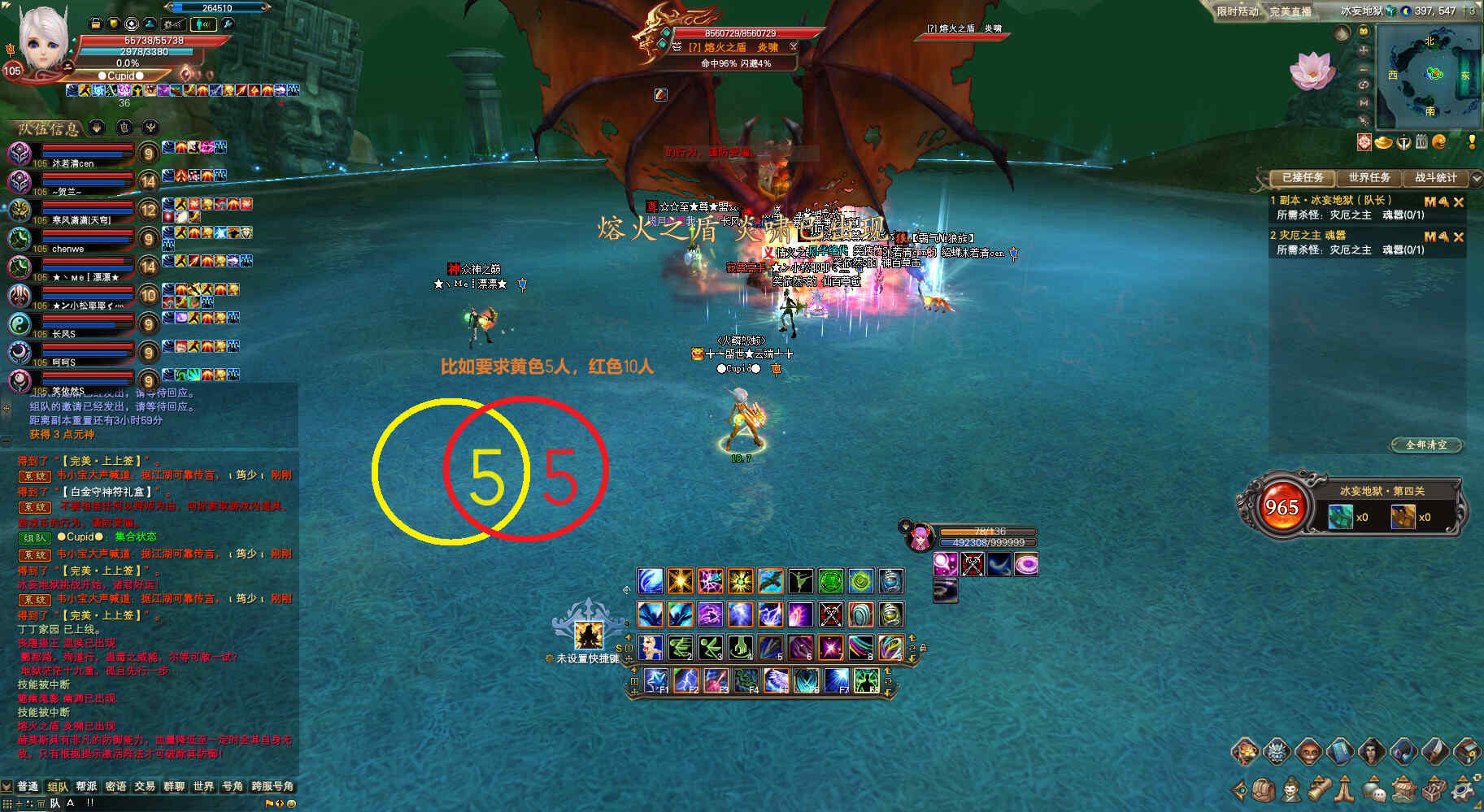This screenshot has height=812, width=1484.
Task: Switch chat to the 帮派 guild channel
Action: 86,786
